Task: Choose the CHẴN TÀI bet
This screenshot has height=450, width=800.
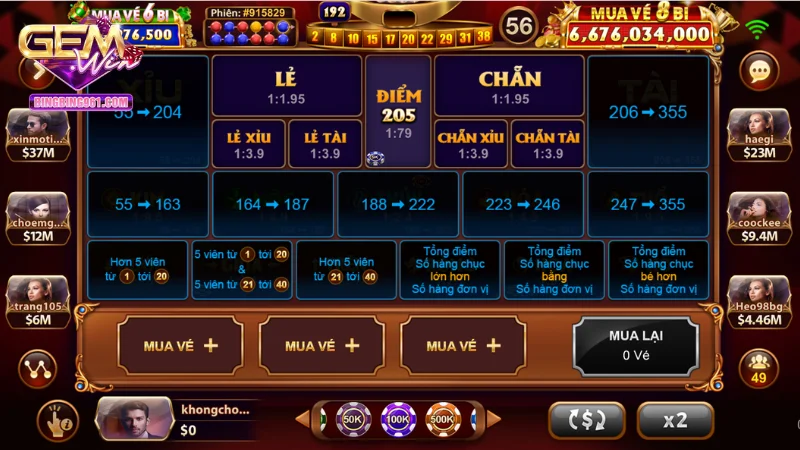Action: (x=547, y=144)
